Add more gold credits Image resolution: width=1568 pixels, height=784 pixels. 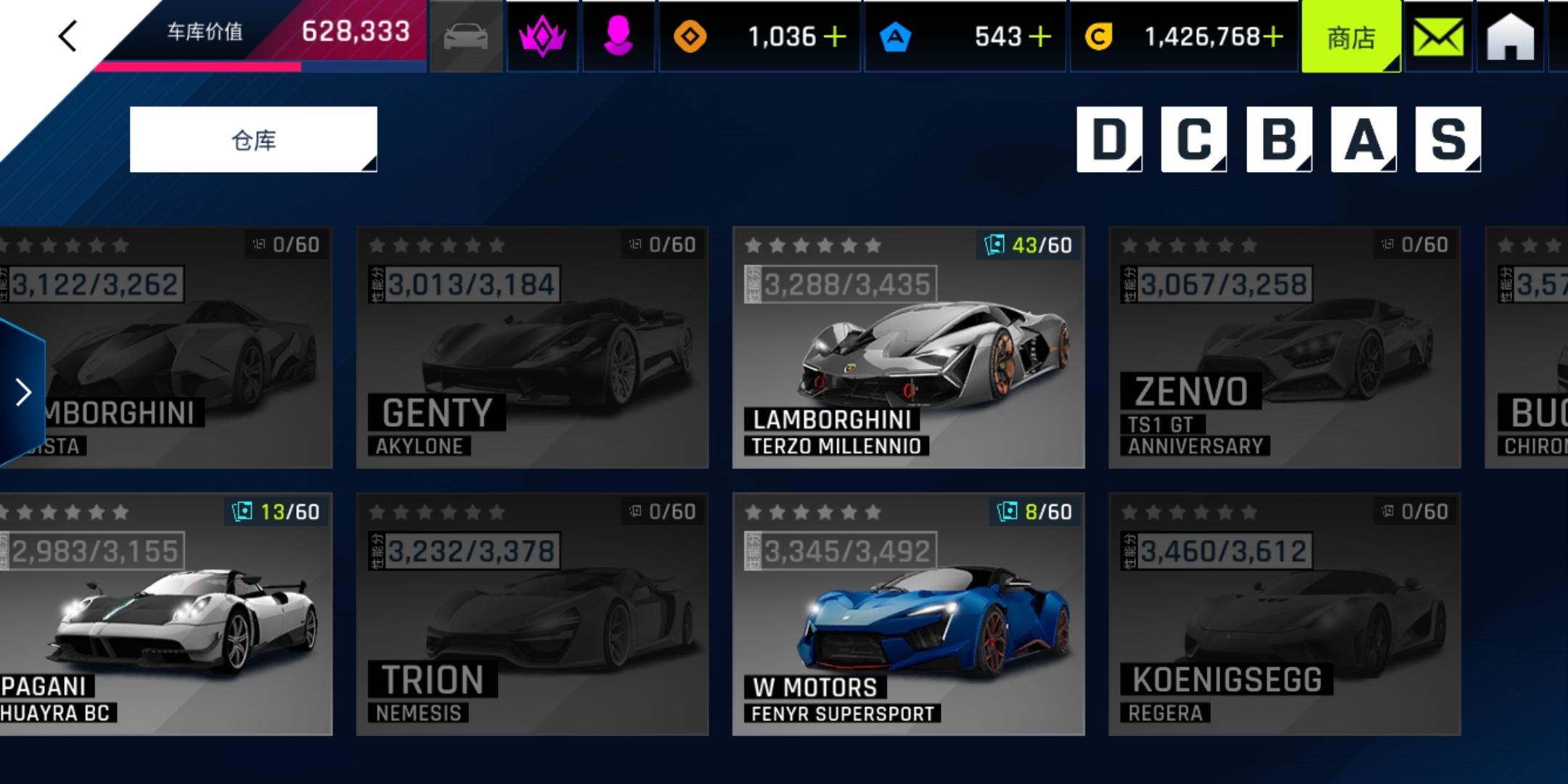coord(1273,36)
